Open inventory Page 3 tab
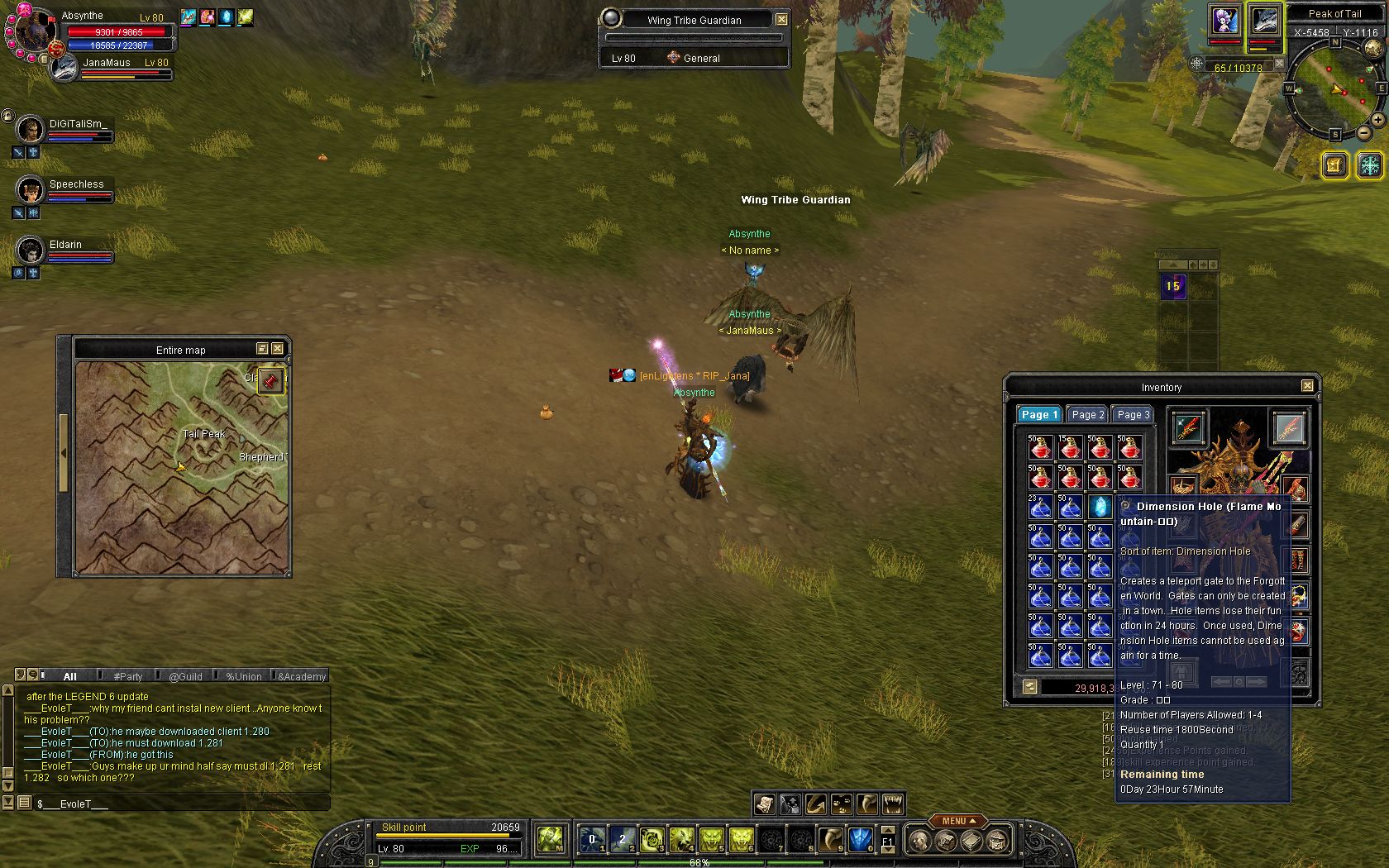 [1133, 415]
